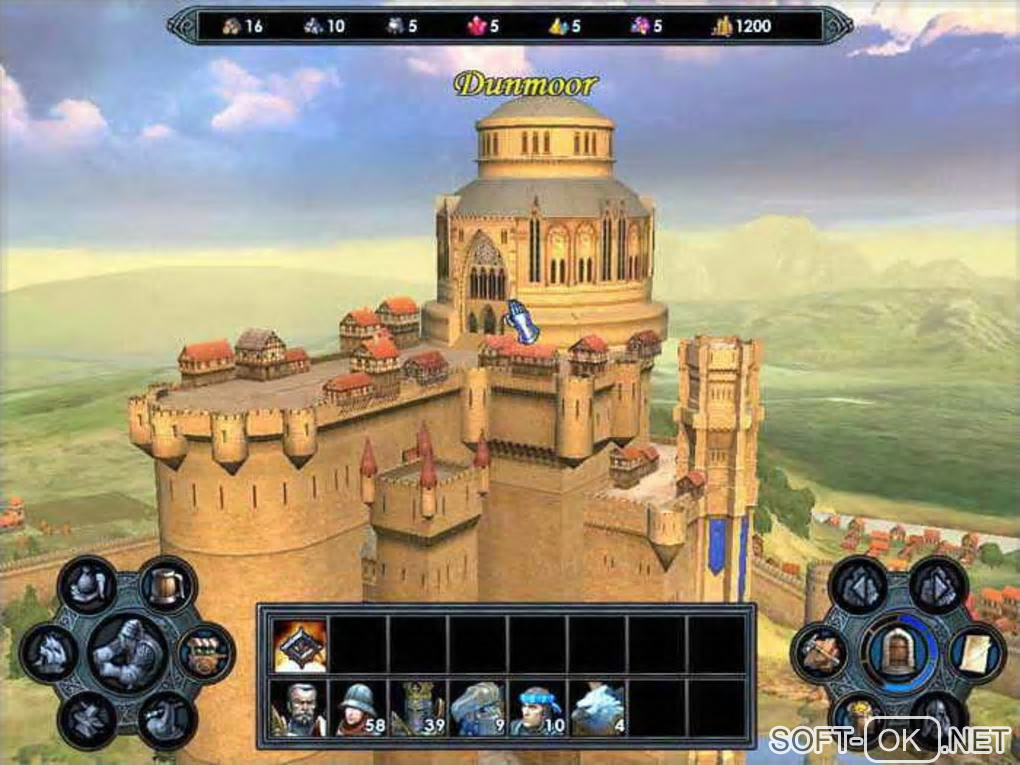This screenshot has width=1020, height=765.
Task: Select the bearded hero portrait
Action: 299,709
